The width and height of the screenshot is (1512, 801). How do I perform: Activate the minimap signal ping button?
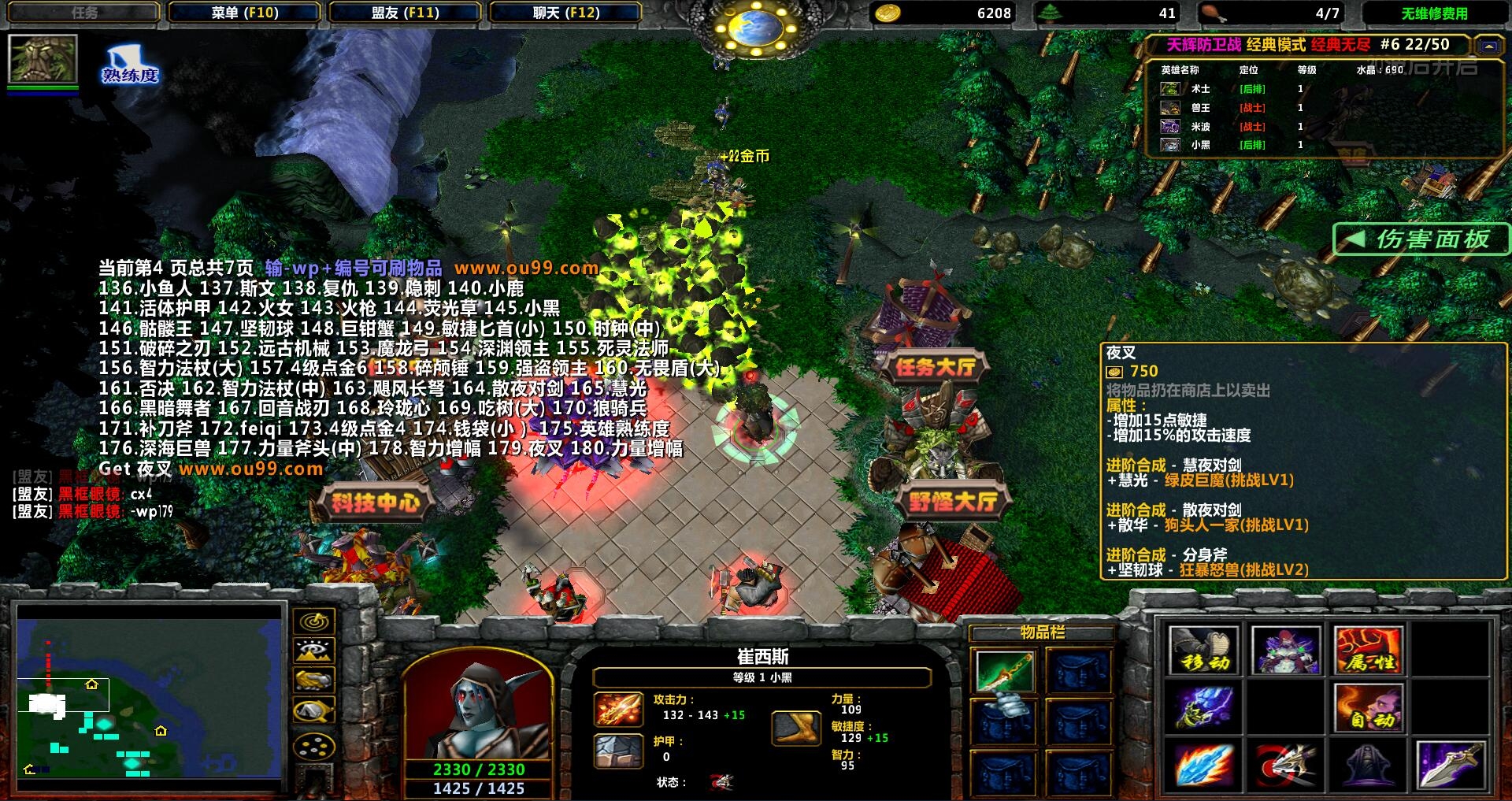[313, 621]
